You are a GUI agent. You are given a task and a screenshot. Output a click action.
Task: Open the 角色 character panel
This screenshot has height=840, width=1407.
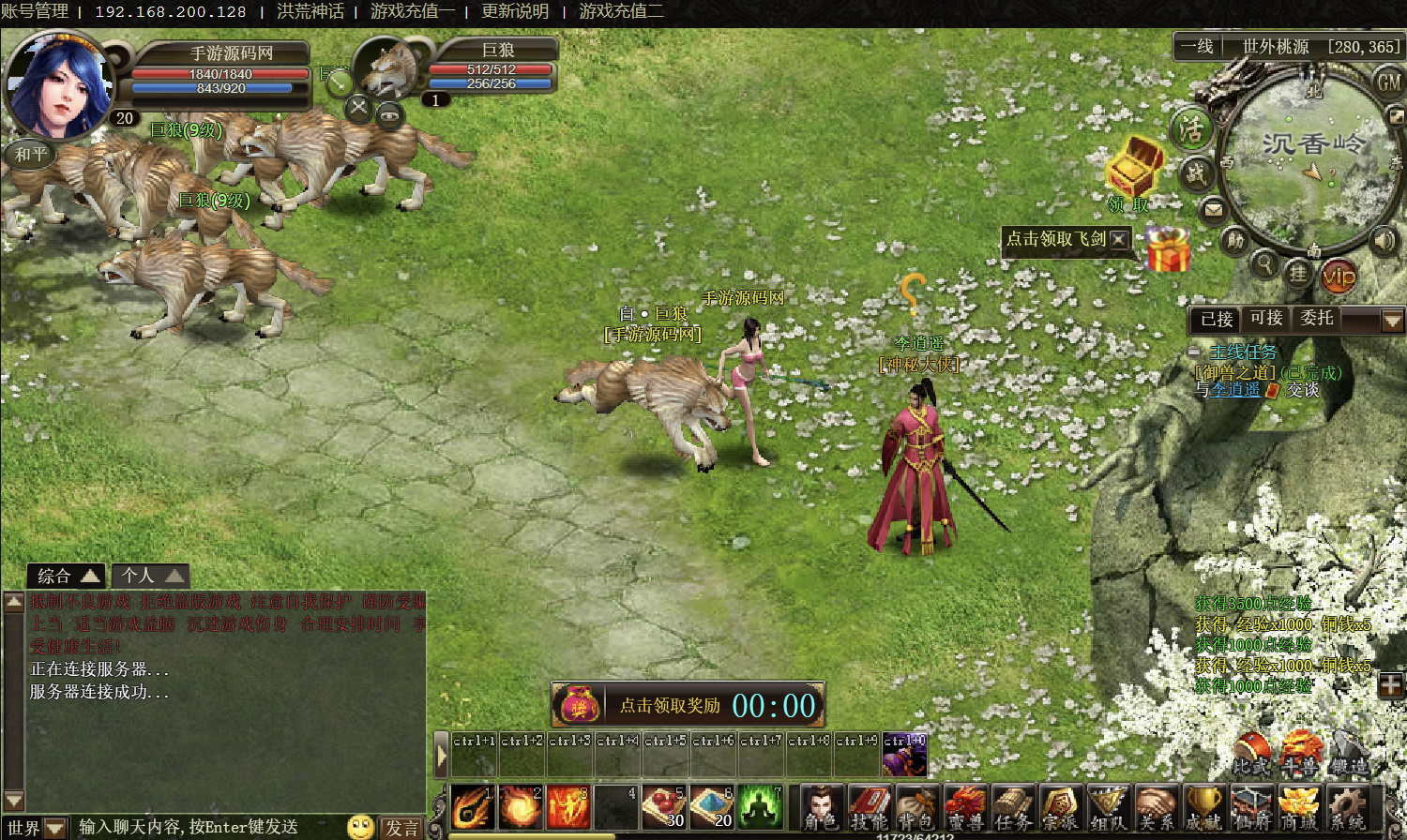[822, 806]
